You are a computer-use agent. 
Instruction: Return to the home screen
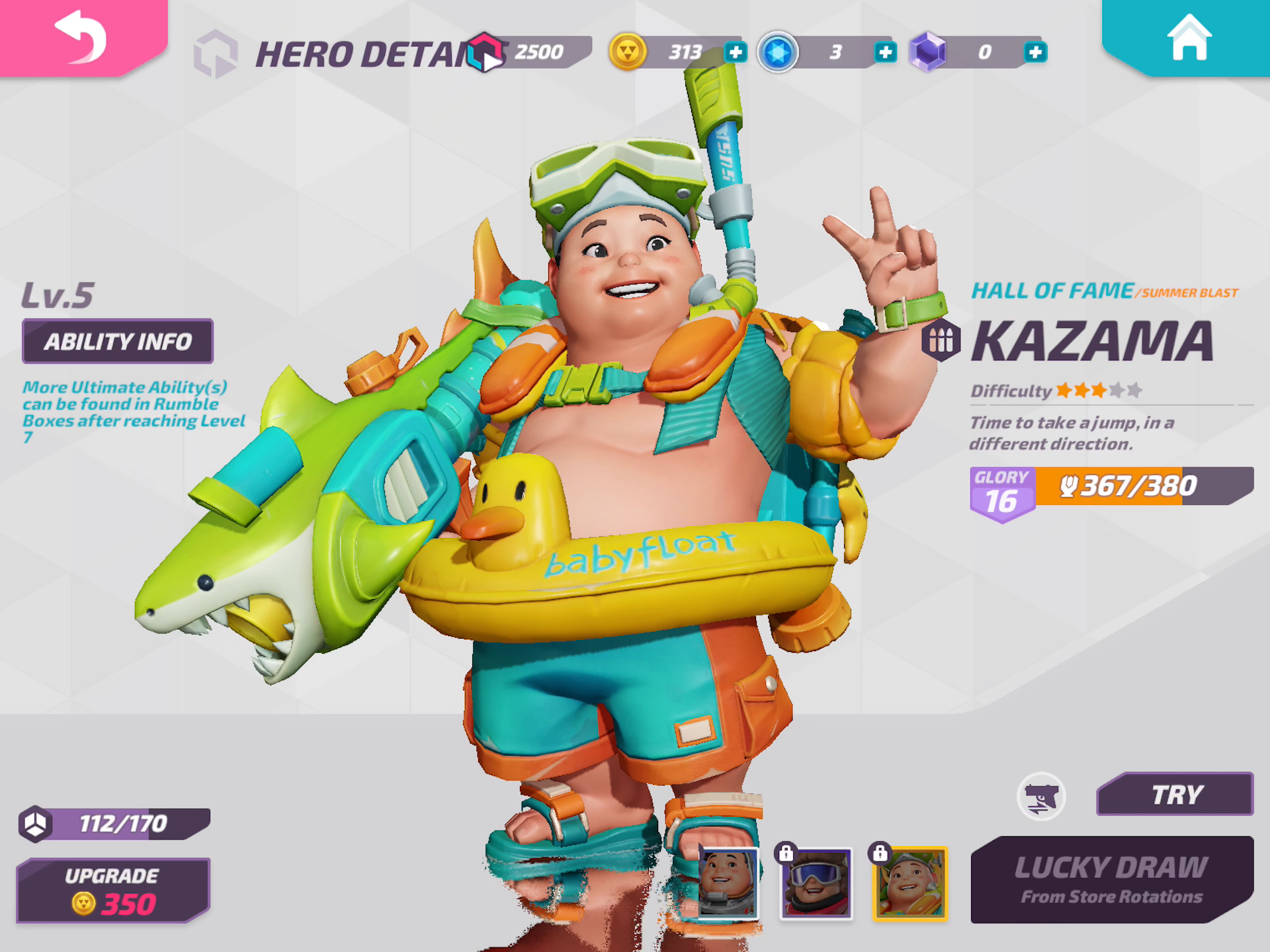click(1189, 37)
